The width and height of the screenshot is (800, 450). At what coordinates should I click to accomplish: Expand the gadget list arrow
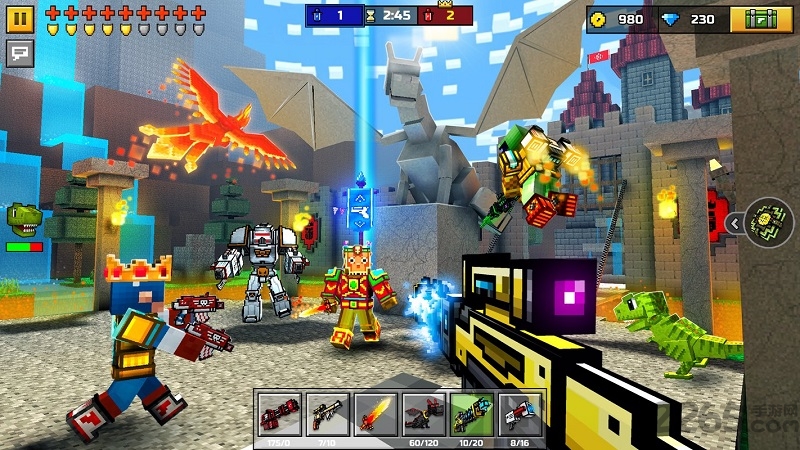pyautogui.click(x=734, y=223)
